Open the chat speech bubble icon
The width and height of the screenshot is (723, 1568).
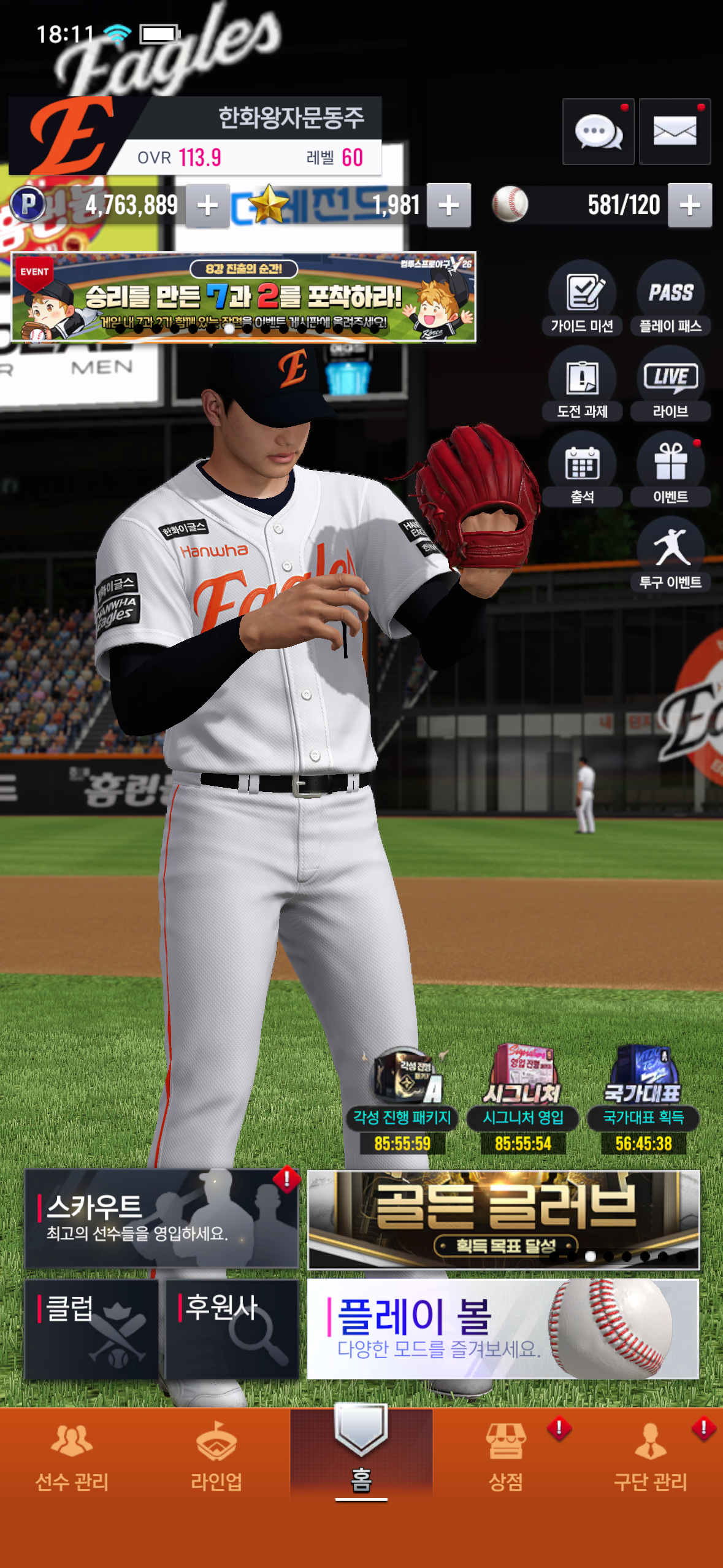(x=598, y=131)
